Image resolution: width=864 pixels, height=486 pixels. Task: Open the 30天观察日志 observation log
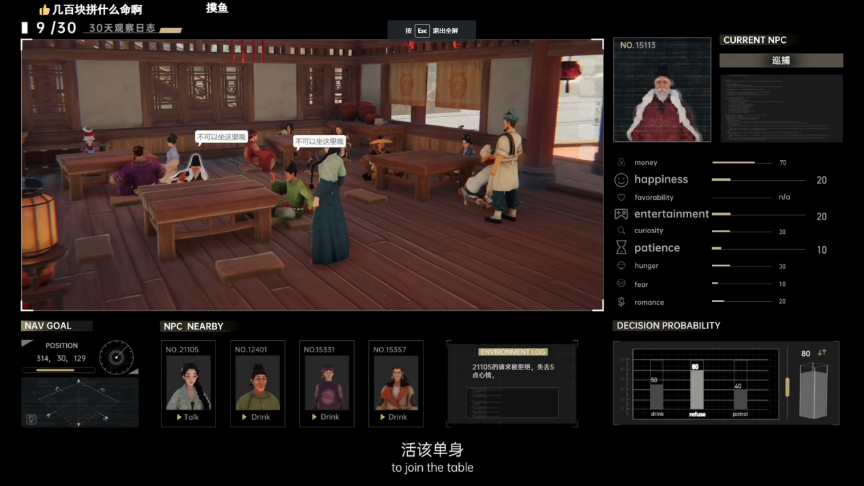(x=122, y=29)
